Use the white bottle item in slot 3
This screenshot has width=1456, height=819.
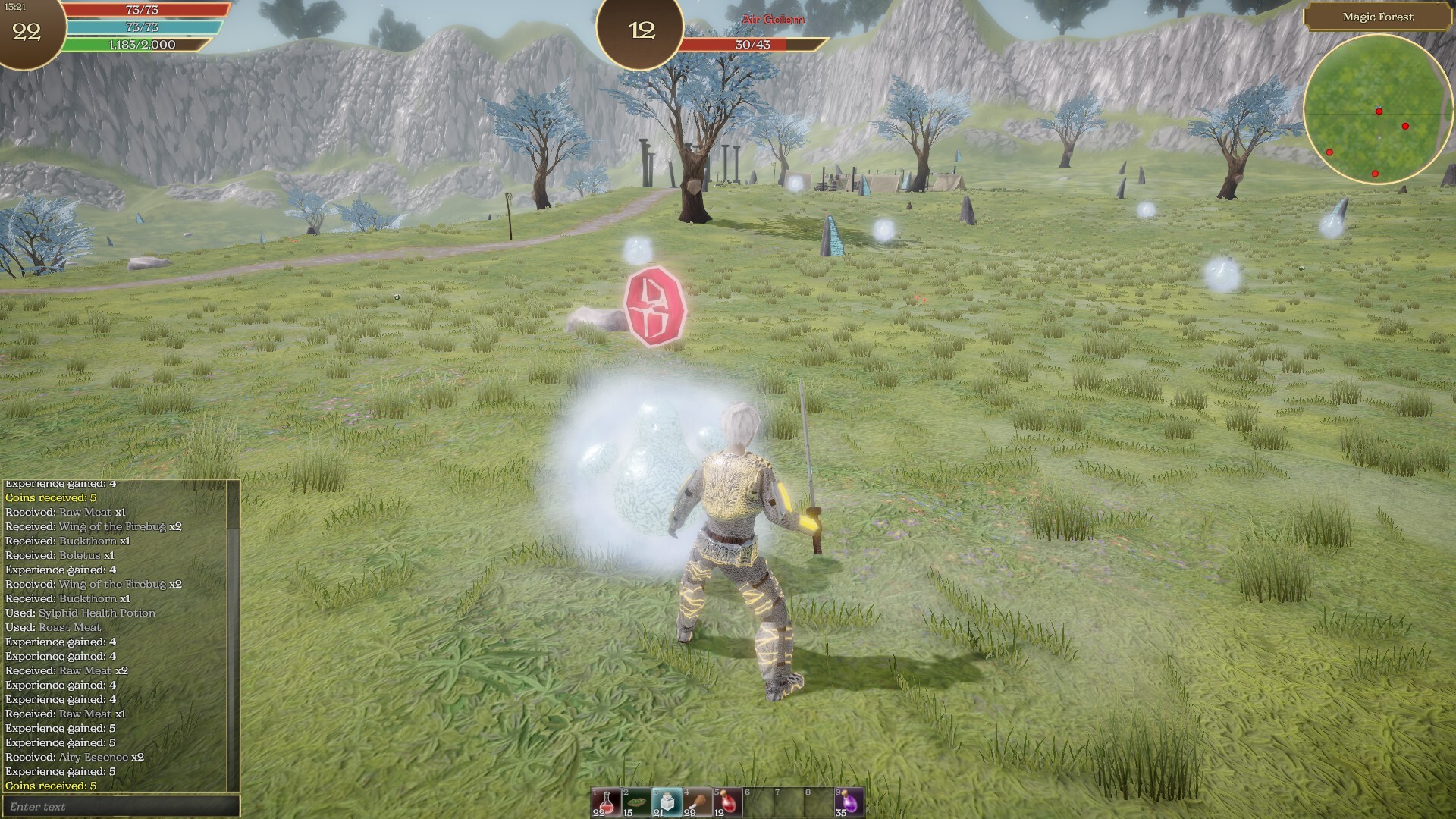coord(667,802)
